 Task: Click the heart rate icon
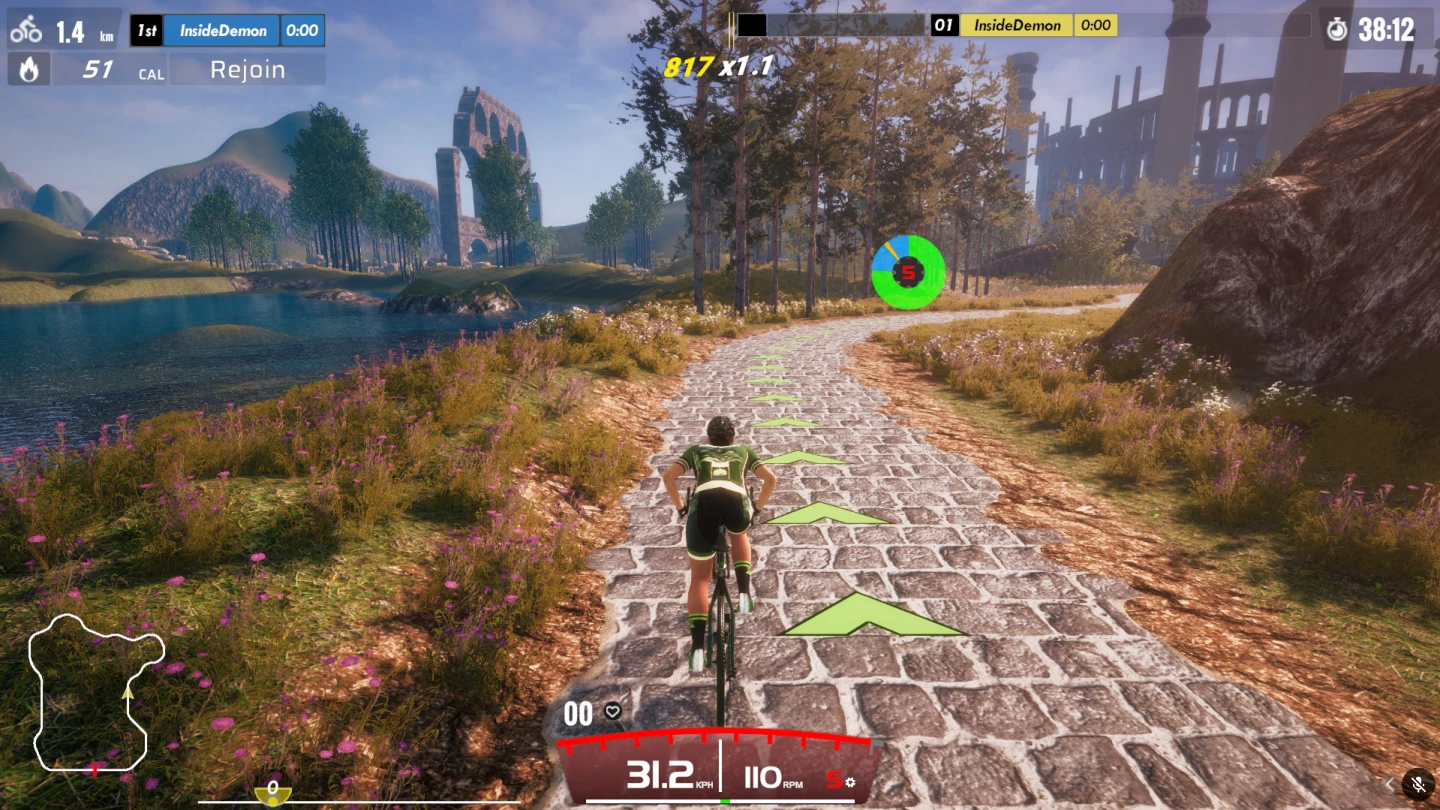point(613,712)
